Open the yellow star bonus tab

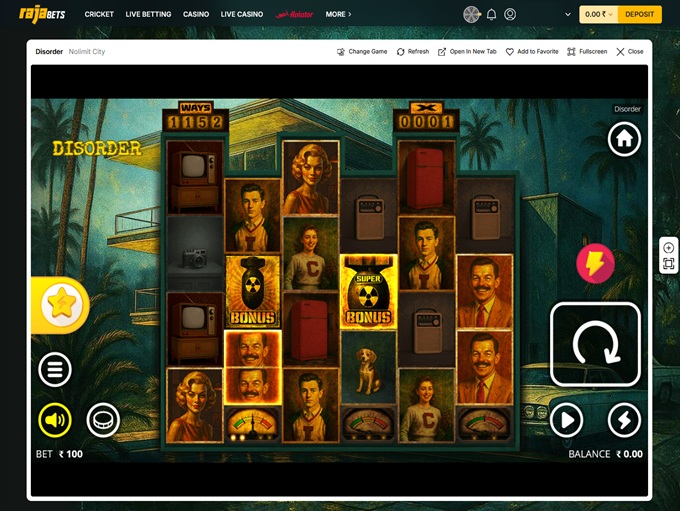(60, 306)
